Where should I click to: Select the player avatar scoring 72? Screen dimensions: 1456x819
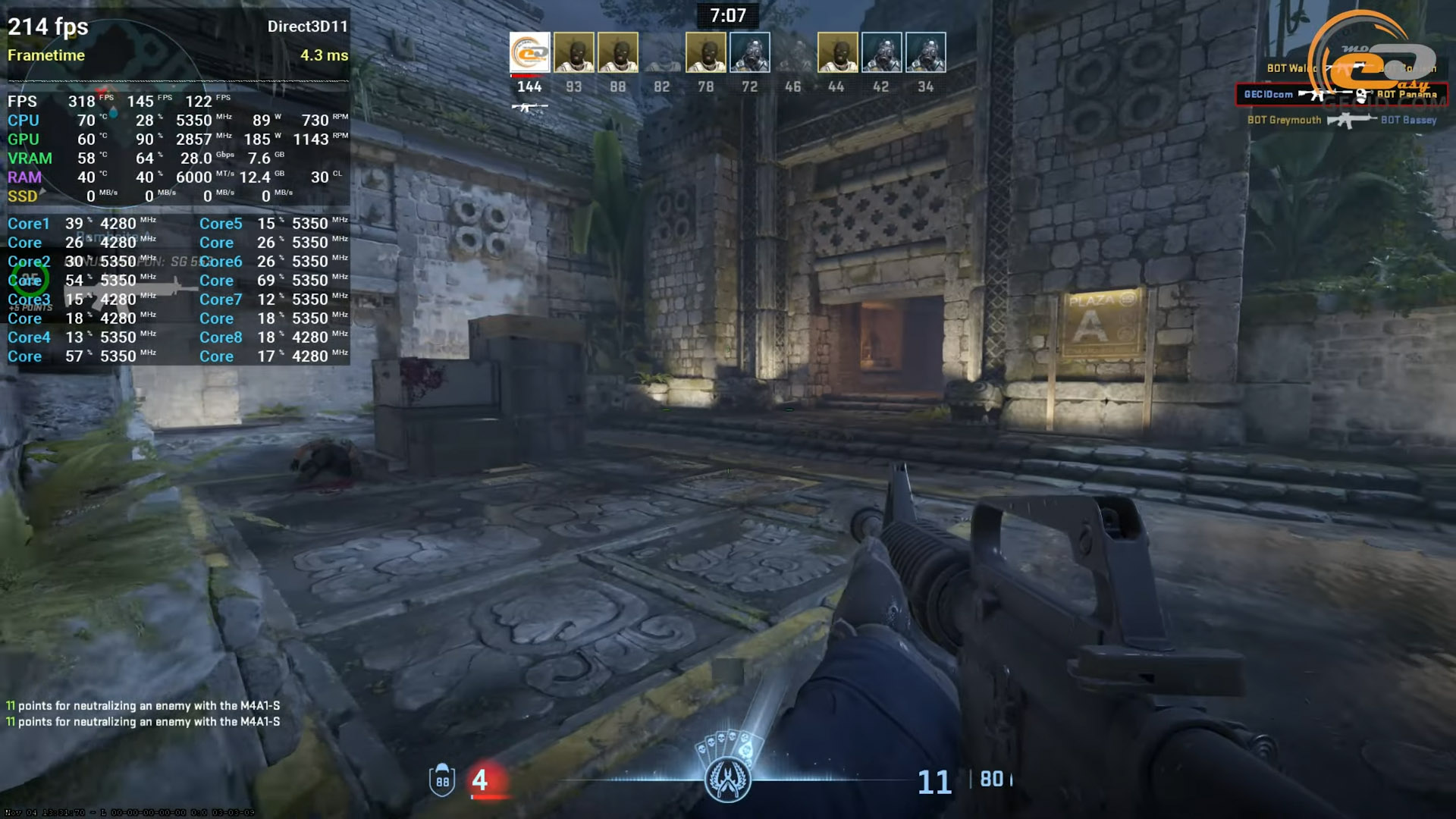pyautogui.click(x=749, y=52)
